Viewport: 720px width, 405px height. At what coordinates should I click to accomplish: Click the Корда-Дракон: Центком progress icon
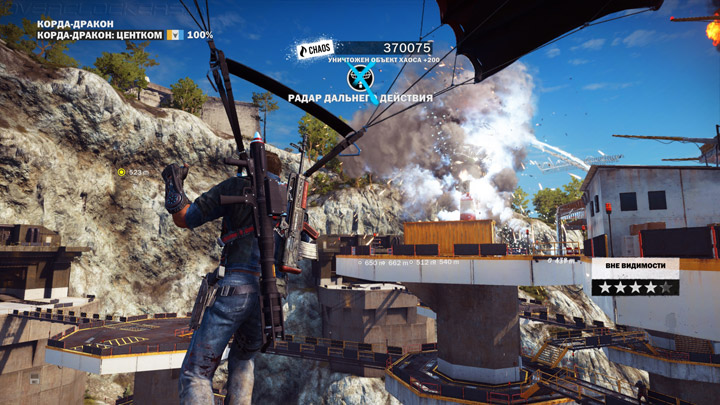coord(174,35)
